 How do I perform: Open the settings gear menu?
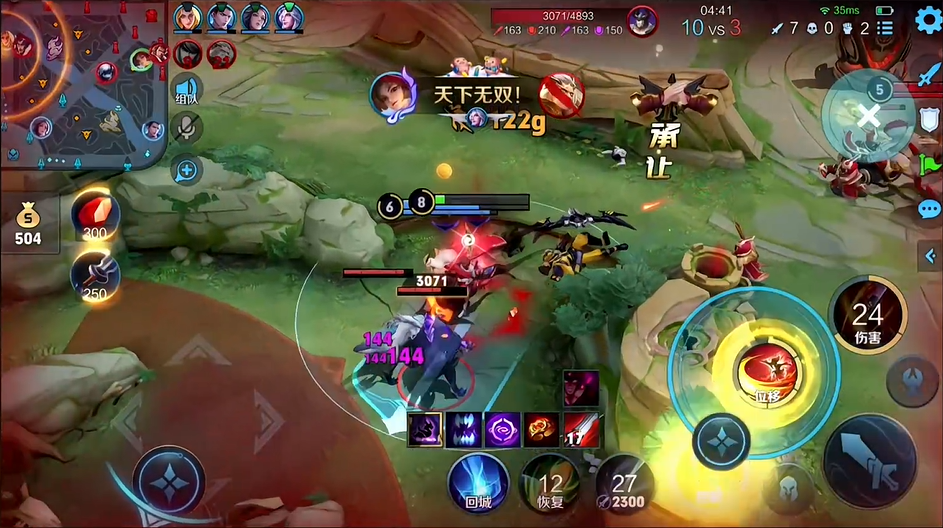928,20
